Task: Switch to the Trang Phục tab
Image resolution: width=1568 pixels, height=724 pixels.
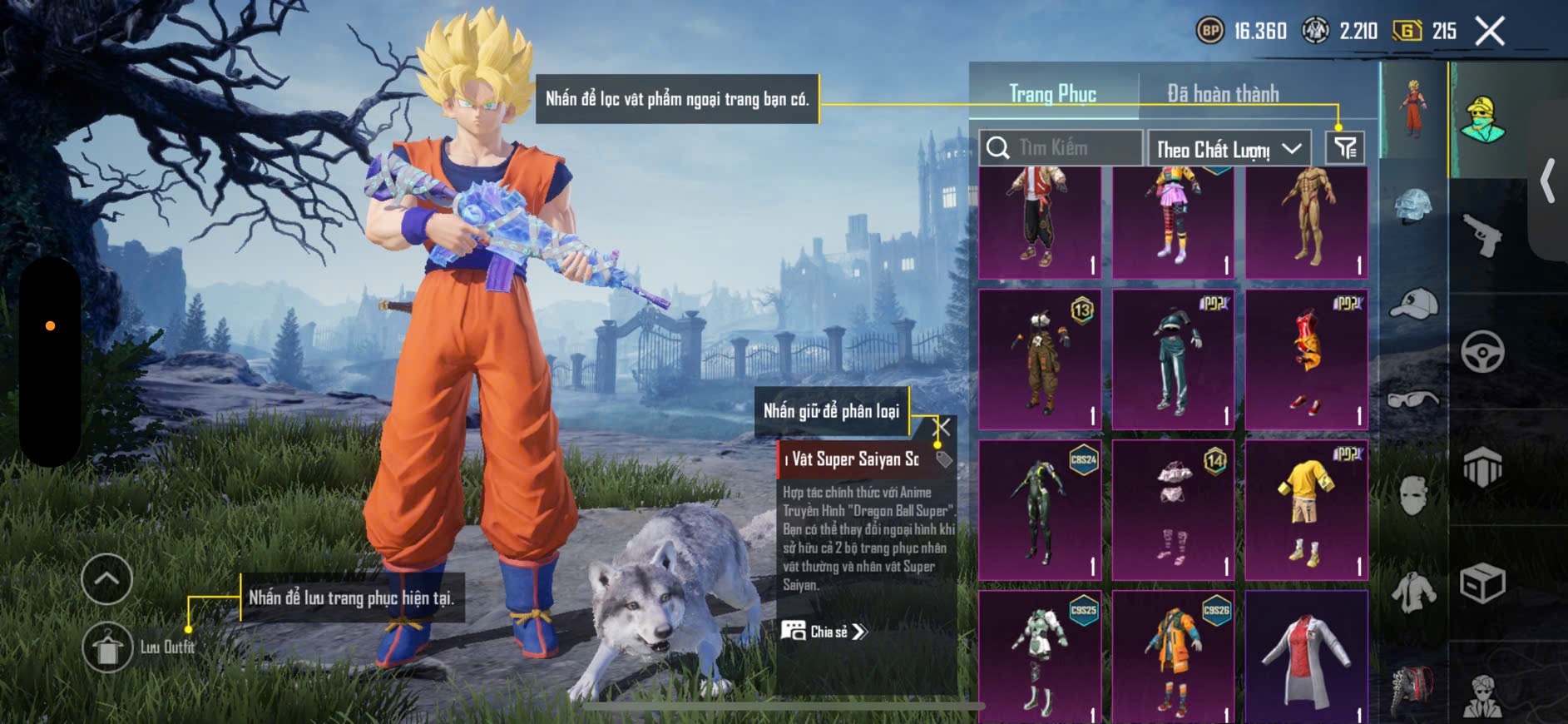Action: (x=1052, y=94)
